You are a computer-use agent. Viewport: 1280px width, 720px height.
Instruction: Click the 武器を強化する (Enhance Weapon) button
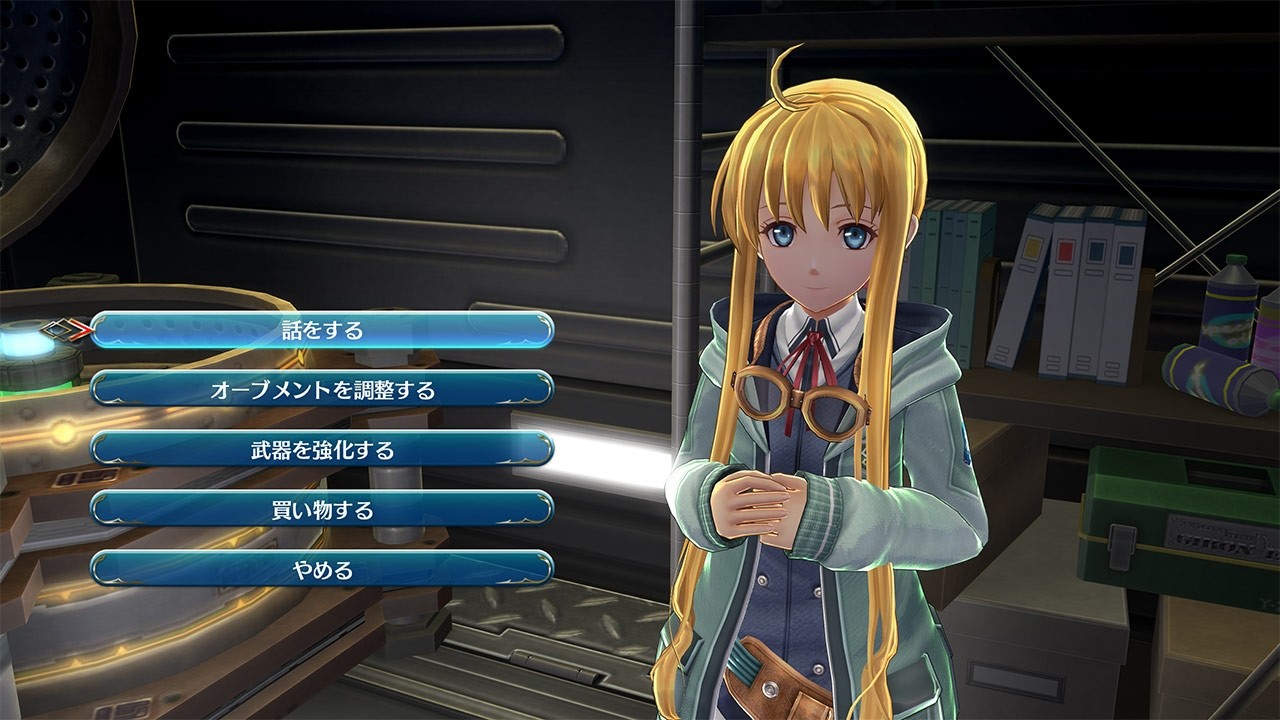[x=320, y=449]
